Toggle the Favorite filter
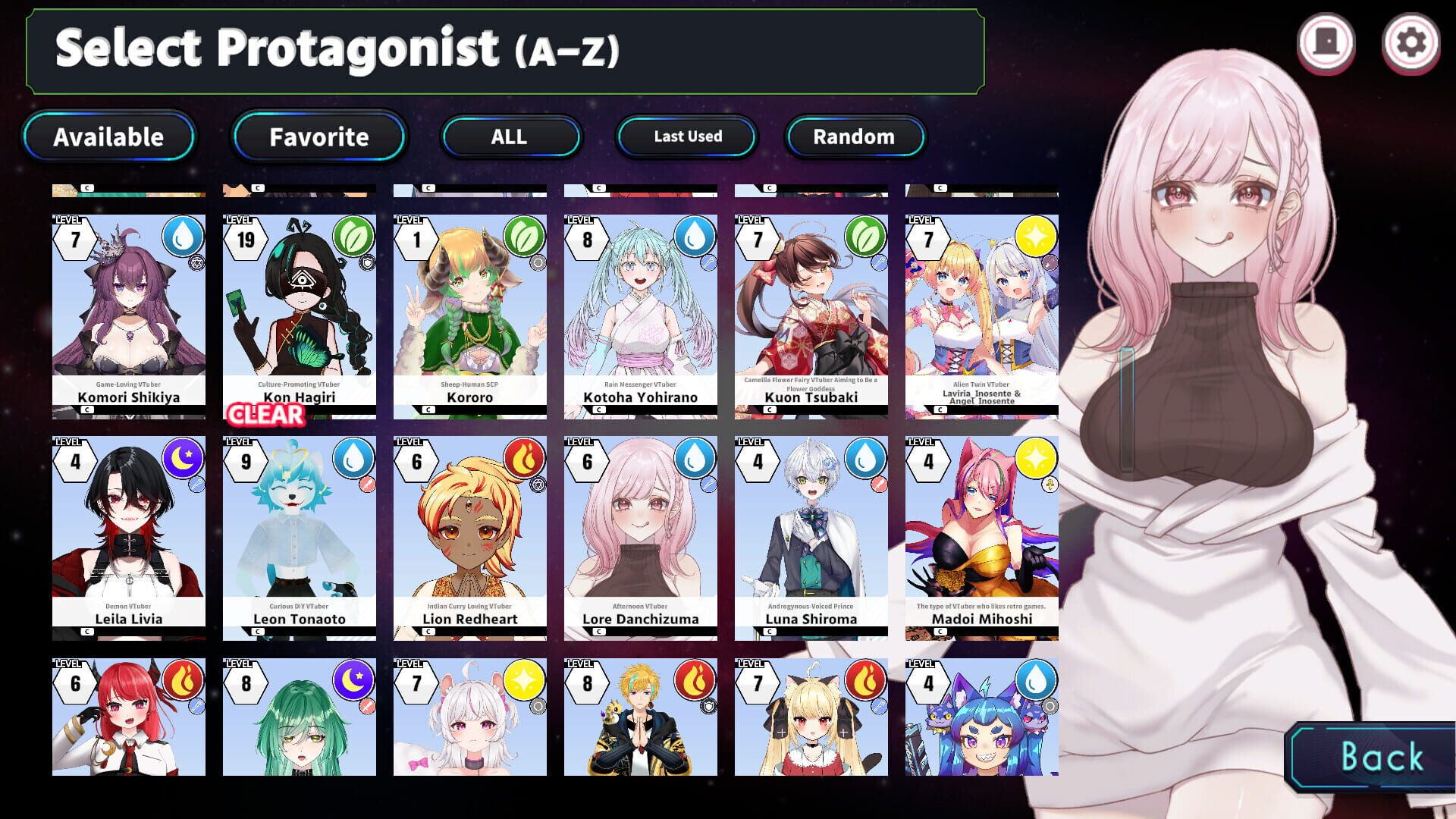This screenshot has width=1456, height=819. coord(318,137)
